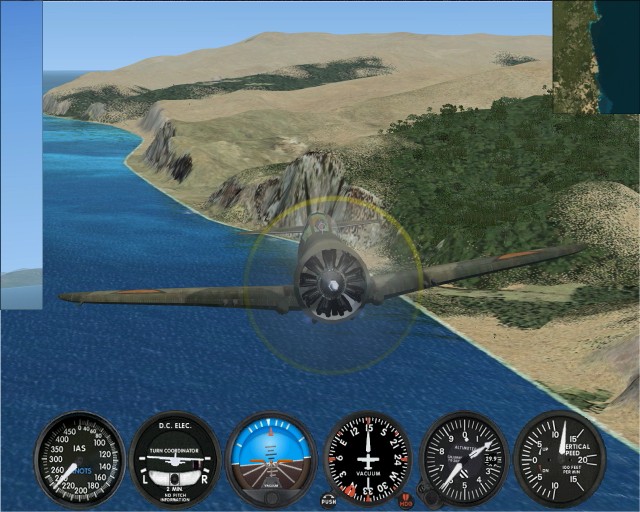
Task: Click the altimeter gauge
Action: [463, 458]
